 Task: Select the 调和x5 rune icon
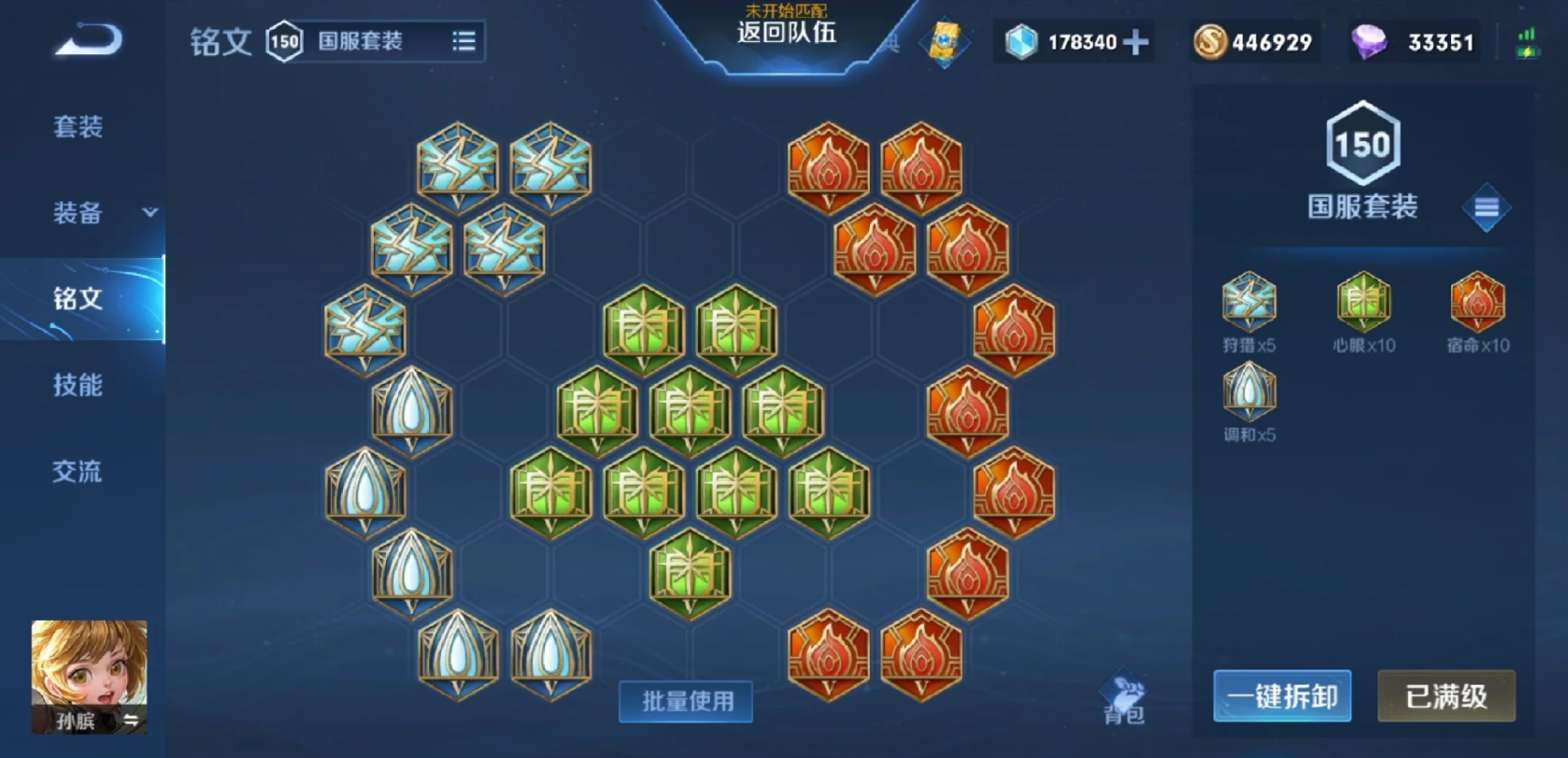[1249, 393]
